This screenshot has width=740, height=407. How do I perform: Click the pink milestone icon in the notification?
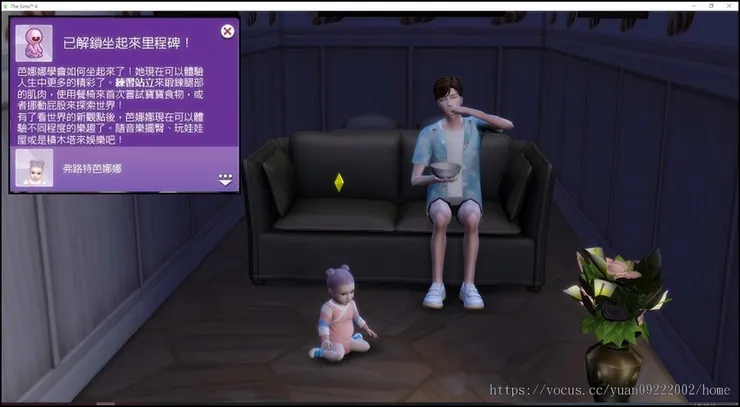pos(33,41)
